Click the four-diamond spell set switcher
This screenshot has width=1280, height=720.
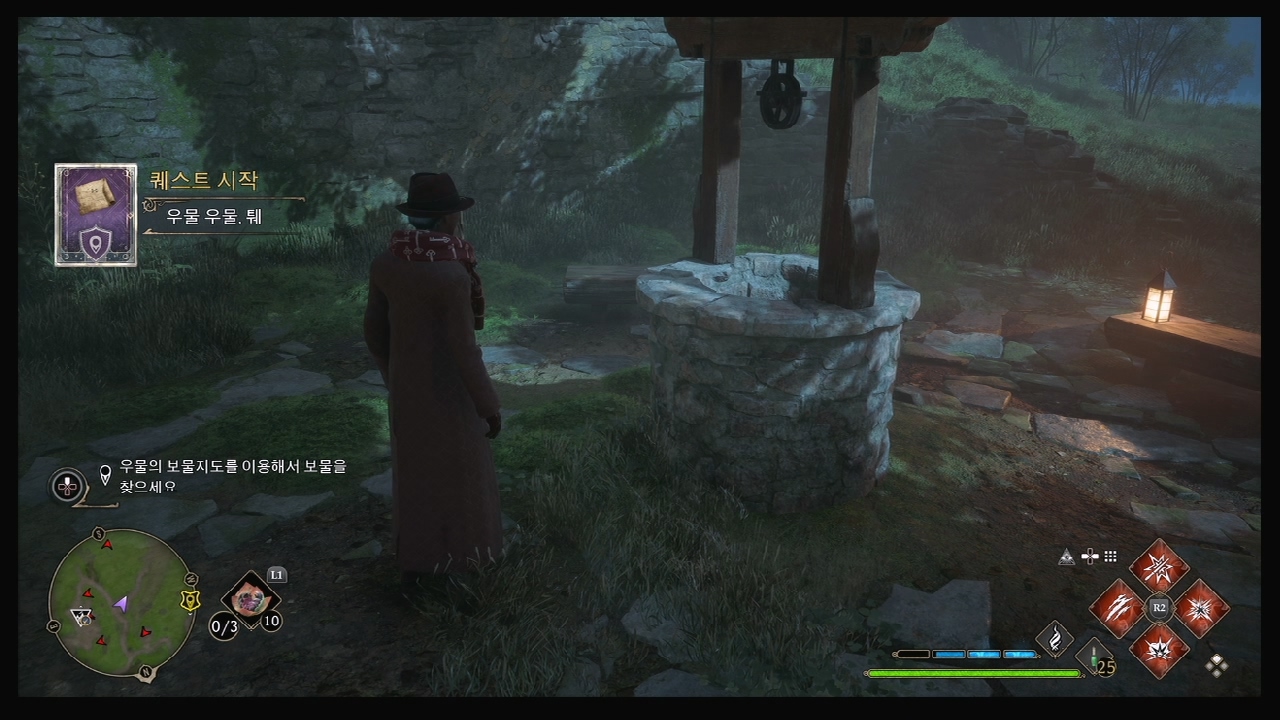(x=1217, y=665)
